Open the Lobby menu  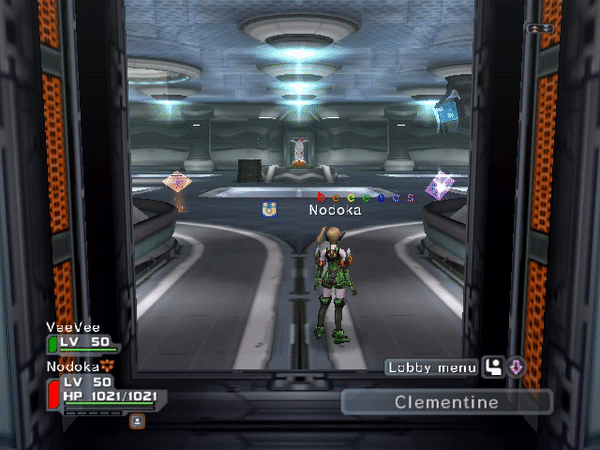433,368
